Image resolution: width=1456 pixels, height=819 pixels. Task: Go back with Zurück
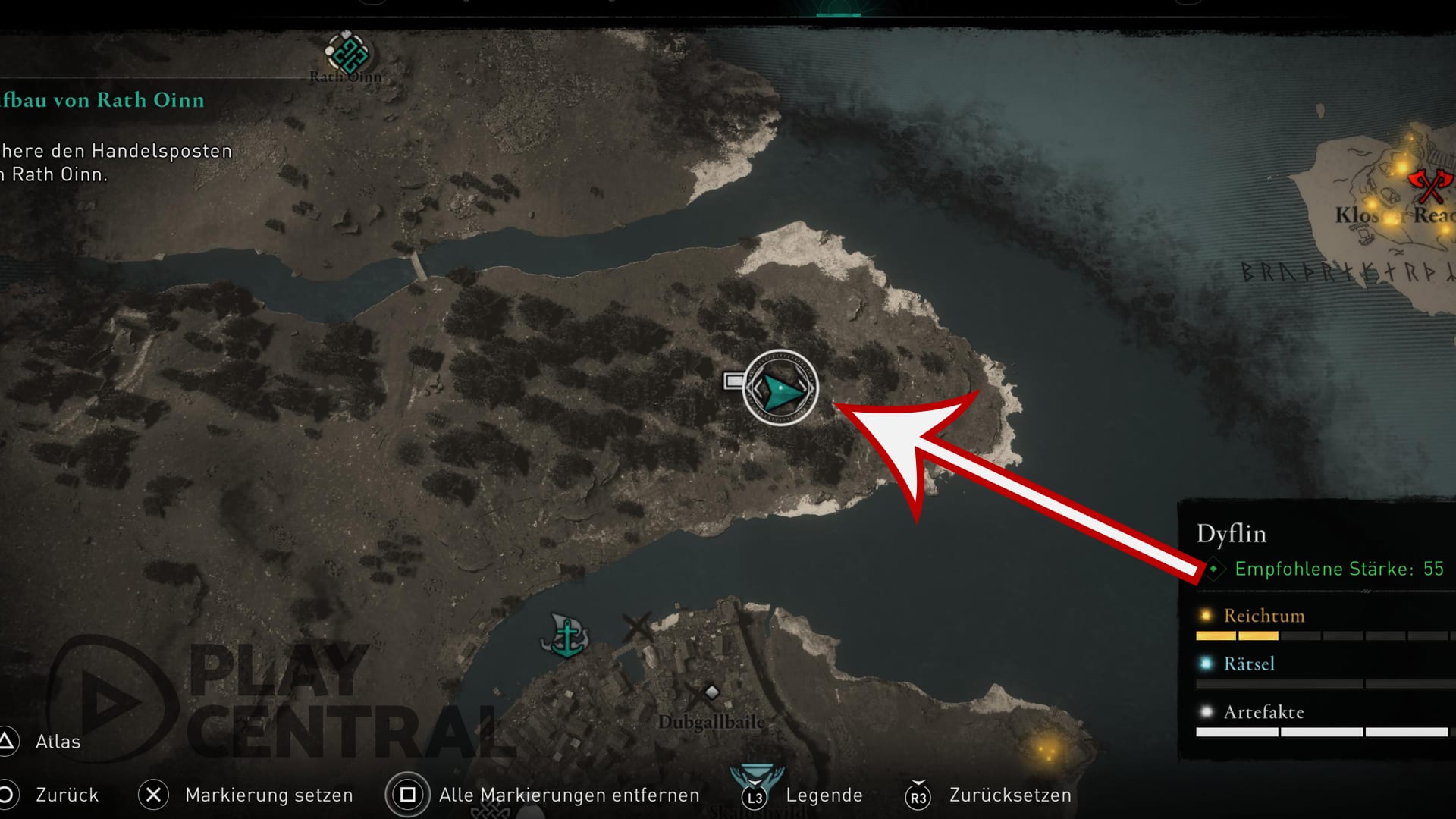tap(67, 795)
